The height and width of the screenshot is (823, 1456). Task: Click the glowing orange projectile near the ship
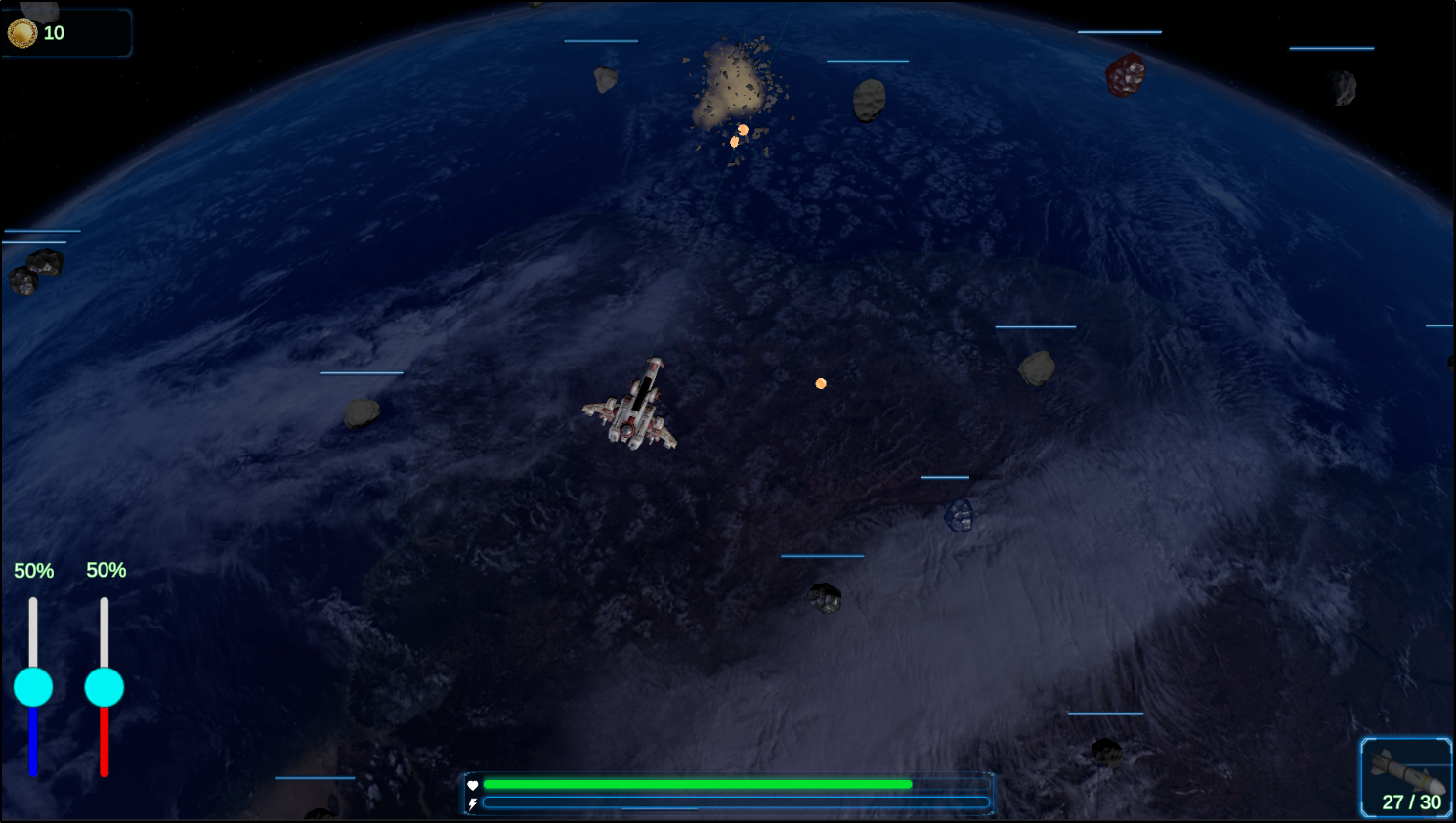coord(820,382)
